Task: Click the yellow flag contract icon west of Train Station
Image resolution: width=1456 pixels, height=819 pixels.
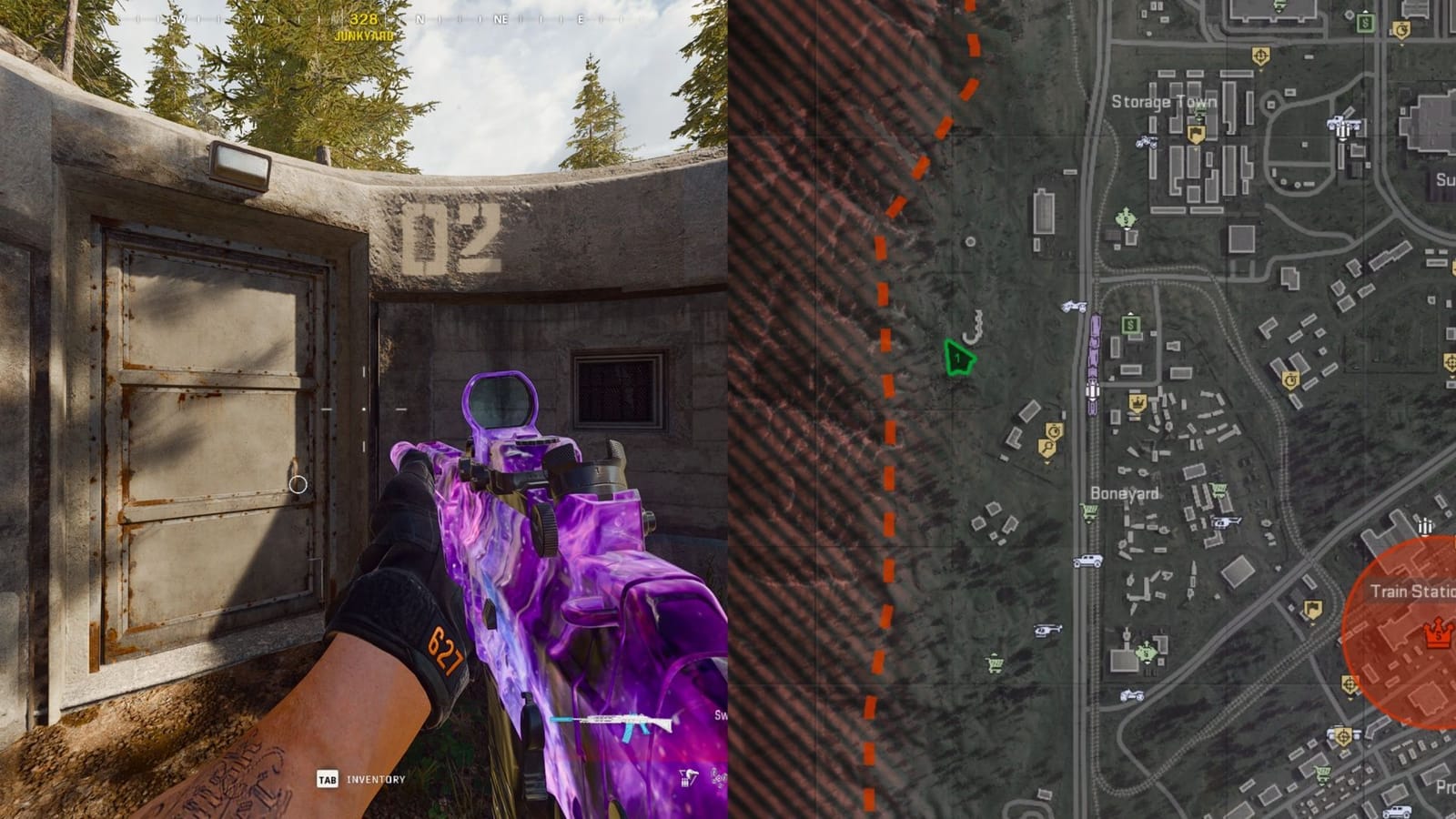Action: coord(1313,607)
